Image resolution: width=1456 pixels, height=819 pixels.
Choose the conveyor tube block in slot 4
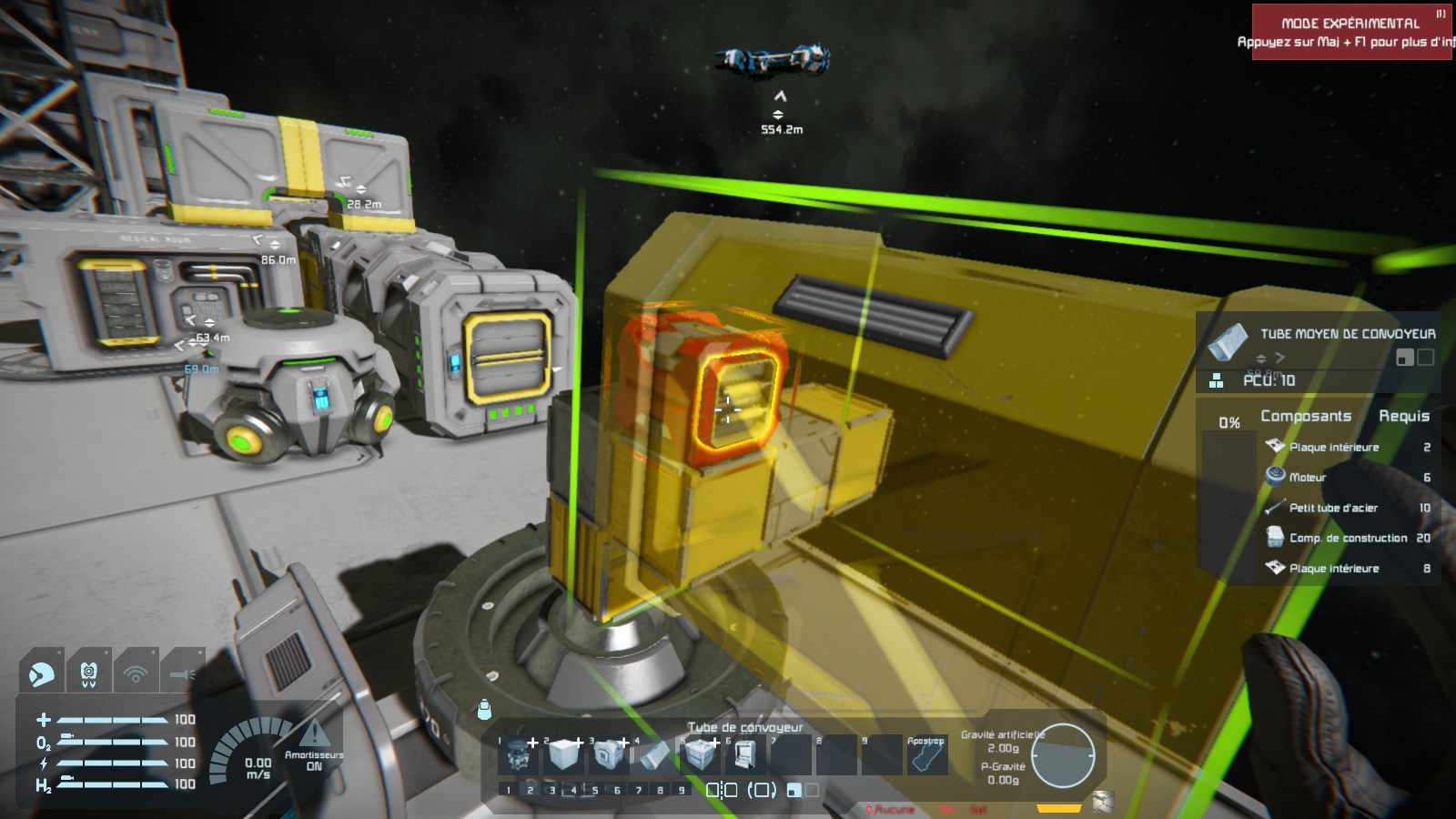(x=653, y=754)
